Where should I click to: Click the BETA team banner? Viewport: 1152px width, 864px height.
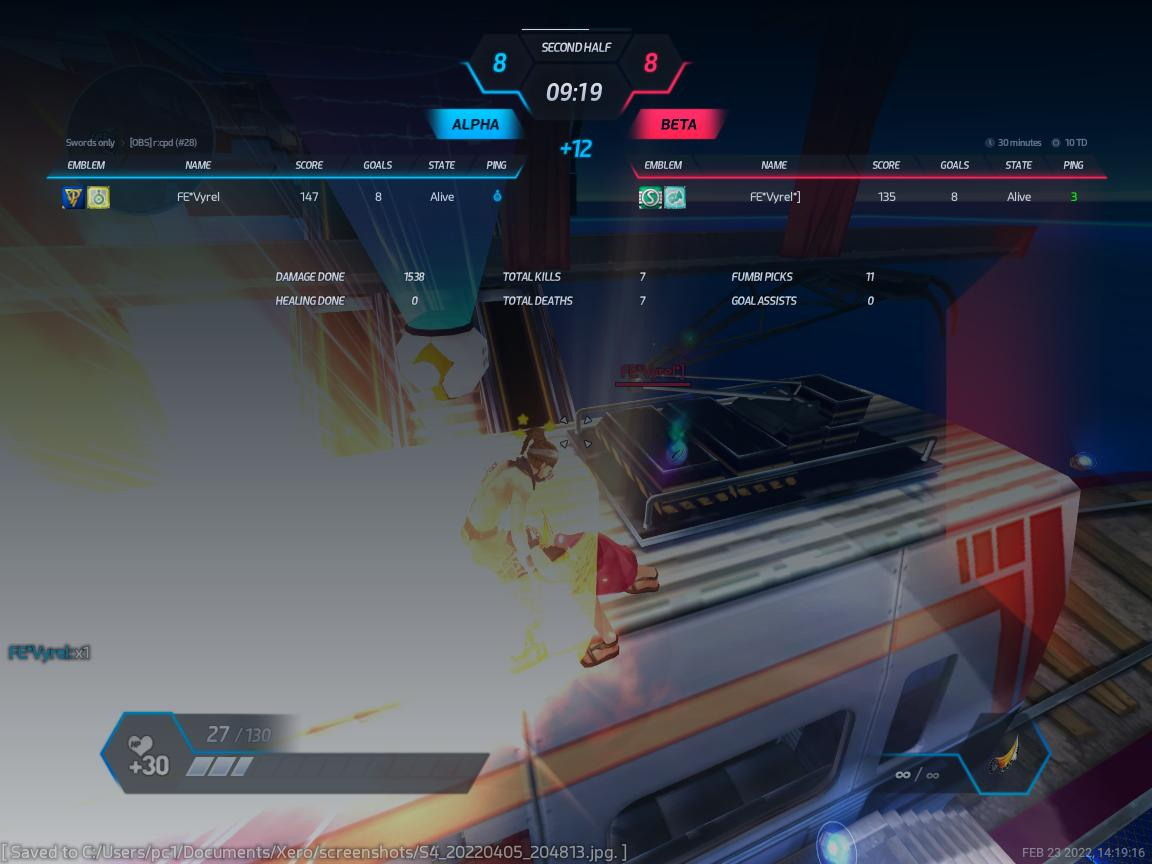click(678, 125)
